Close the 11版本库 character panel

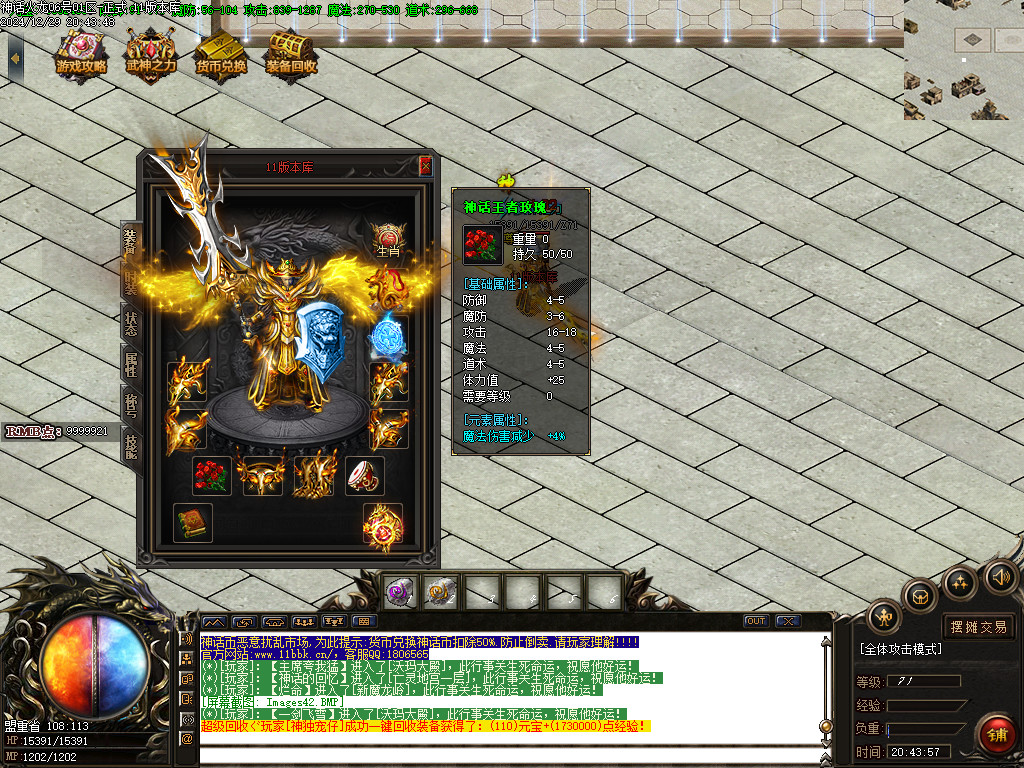coord(425,166)
